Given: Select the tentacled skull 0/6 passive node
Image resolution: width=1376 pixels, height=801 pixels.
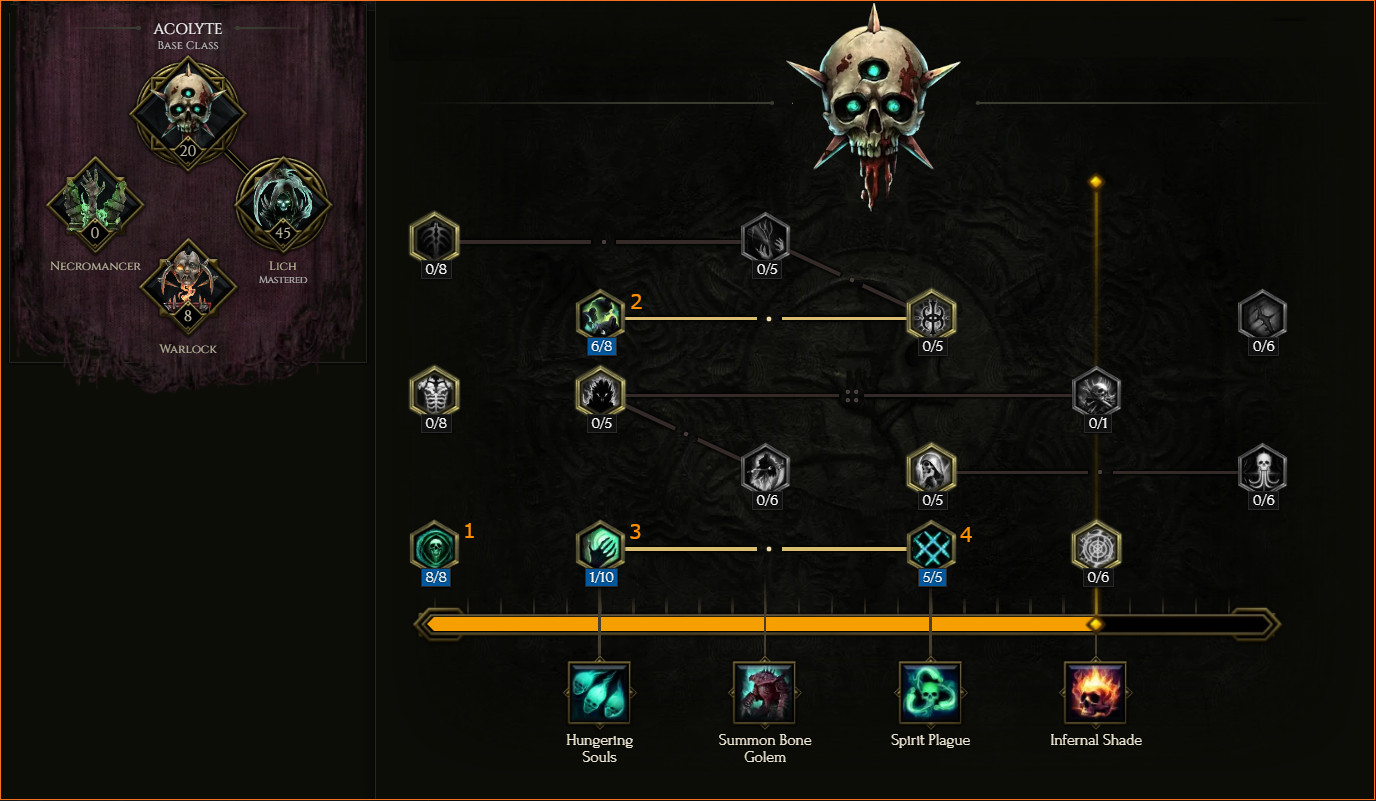Looking at the screenshot, I should 1263,470.
